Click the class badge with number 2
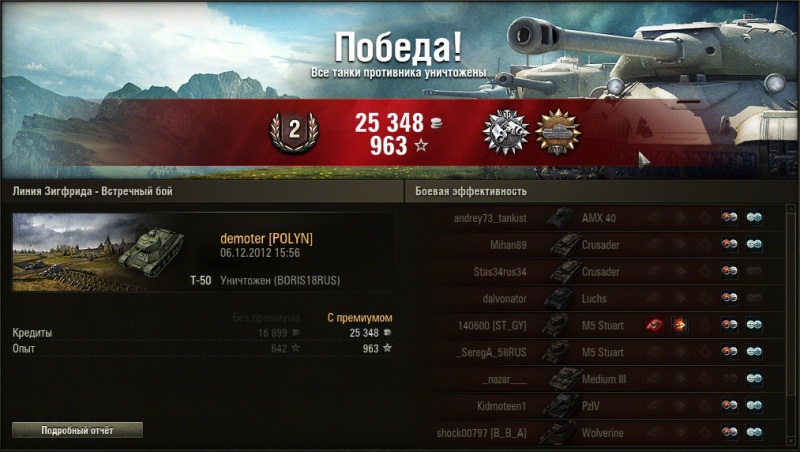 294,132
